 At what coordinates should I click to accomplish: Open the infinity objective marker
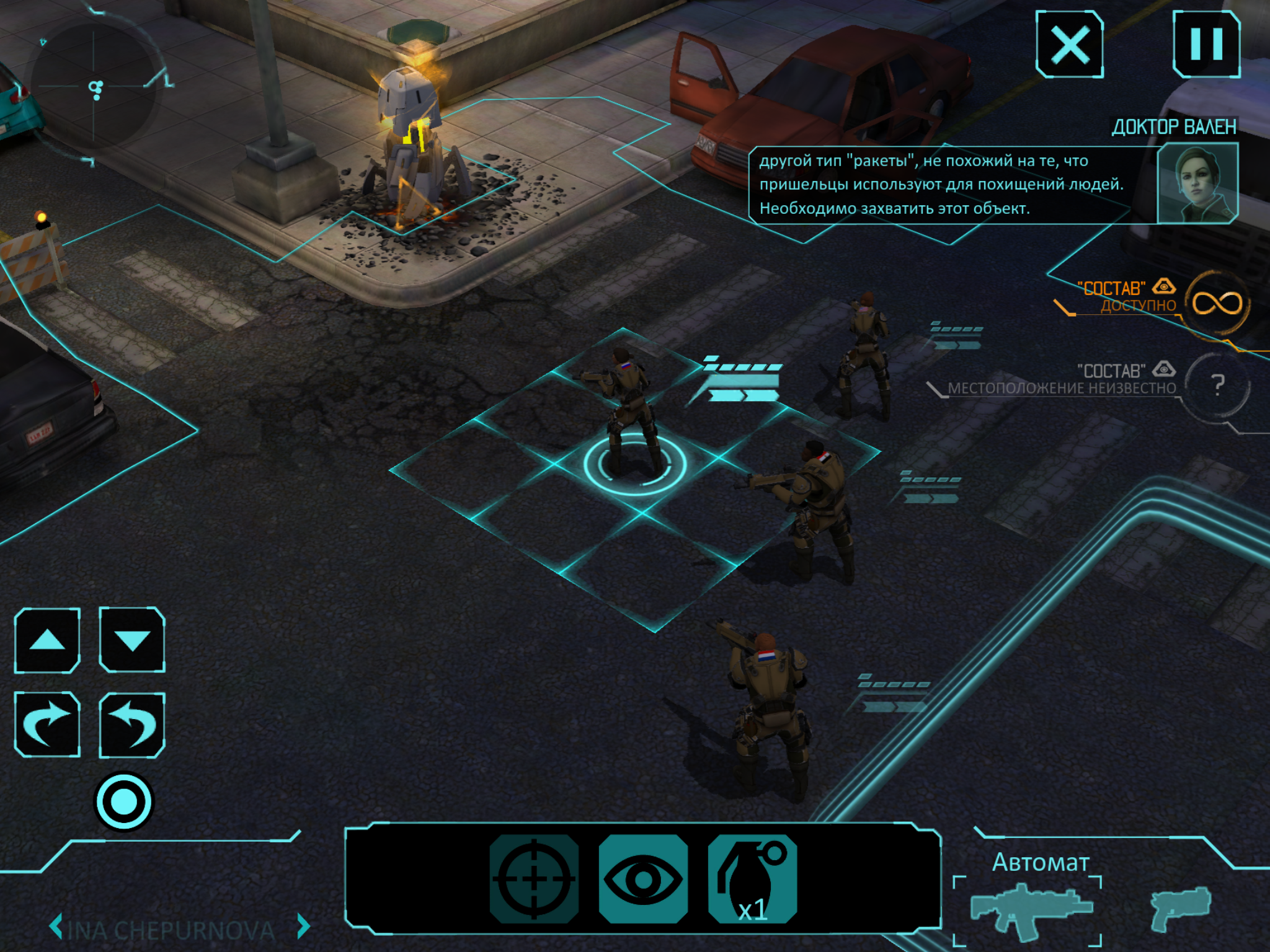1217,304
